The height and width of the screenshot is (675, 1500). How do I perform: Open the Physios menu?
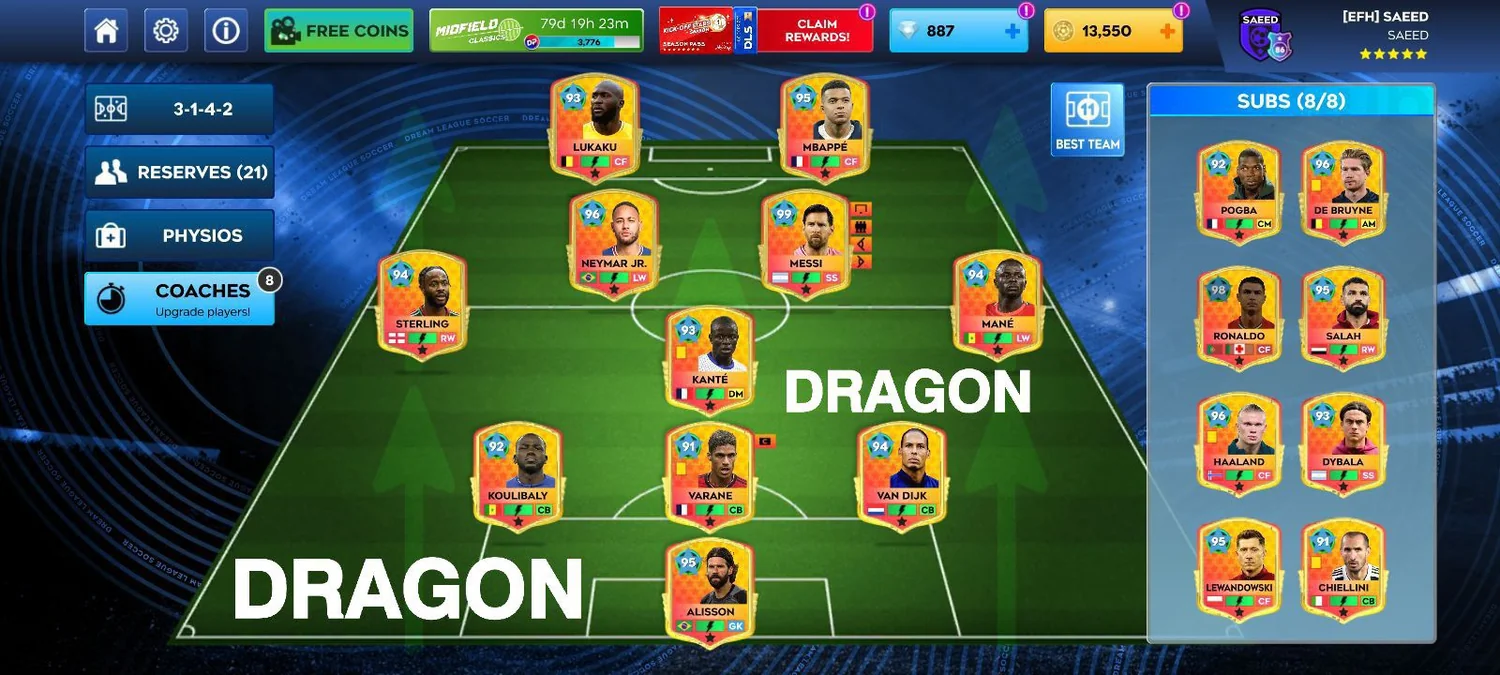pos(179,236)
